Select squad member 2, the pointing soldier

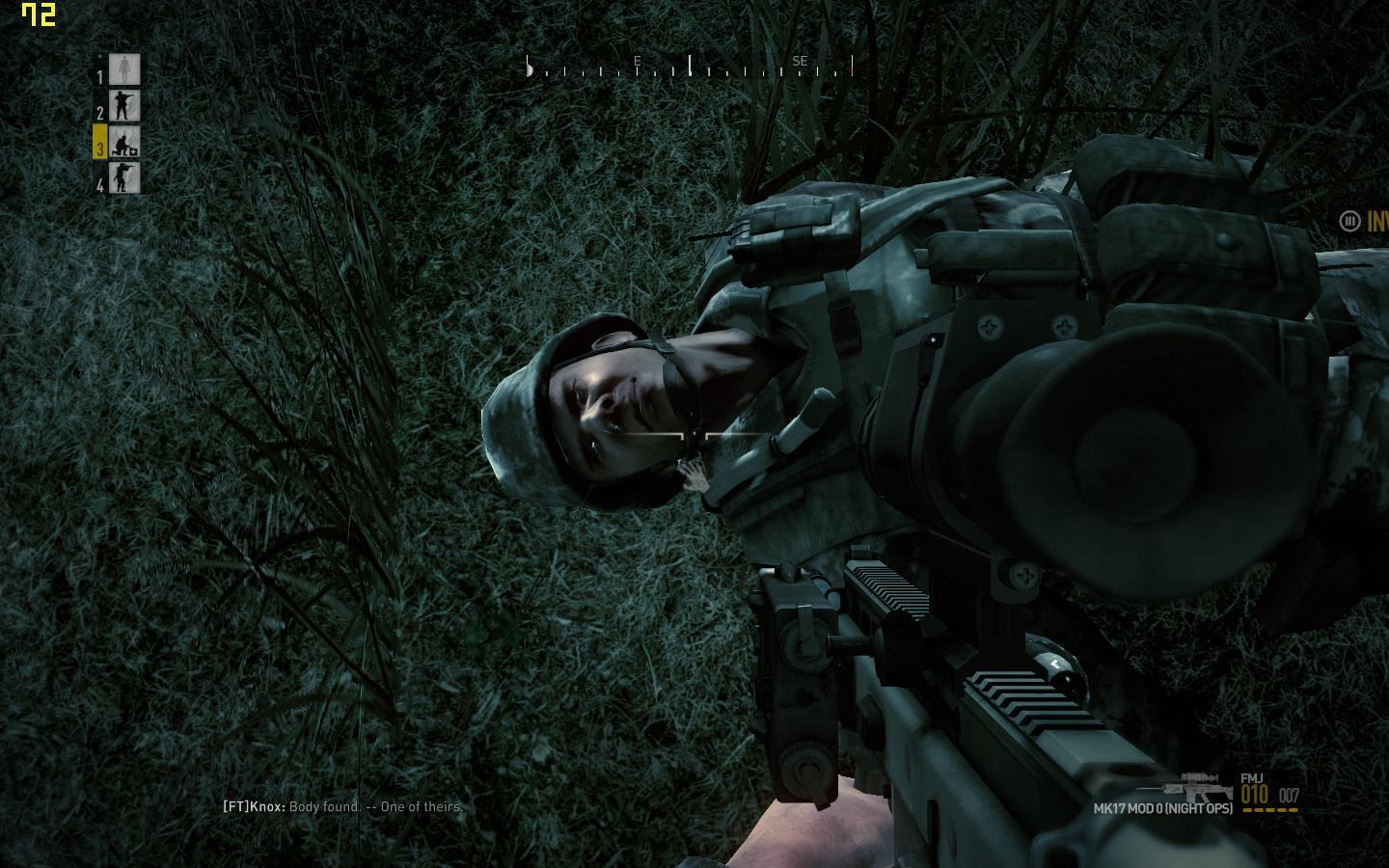click(124, 106)
